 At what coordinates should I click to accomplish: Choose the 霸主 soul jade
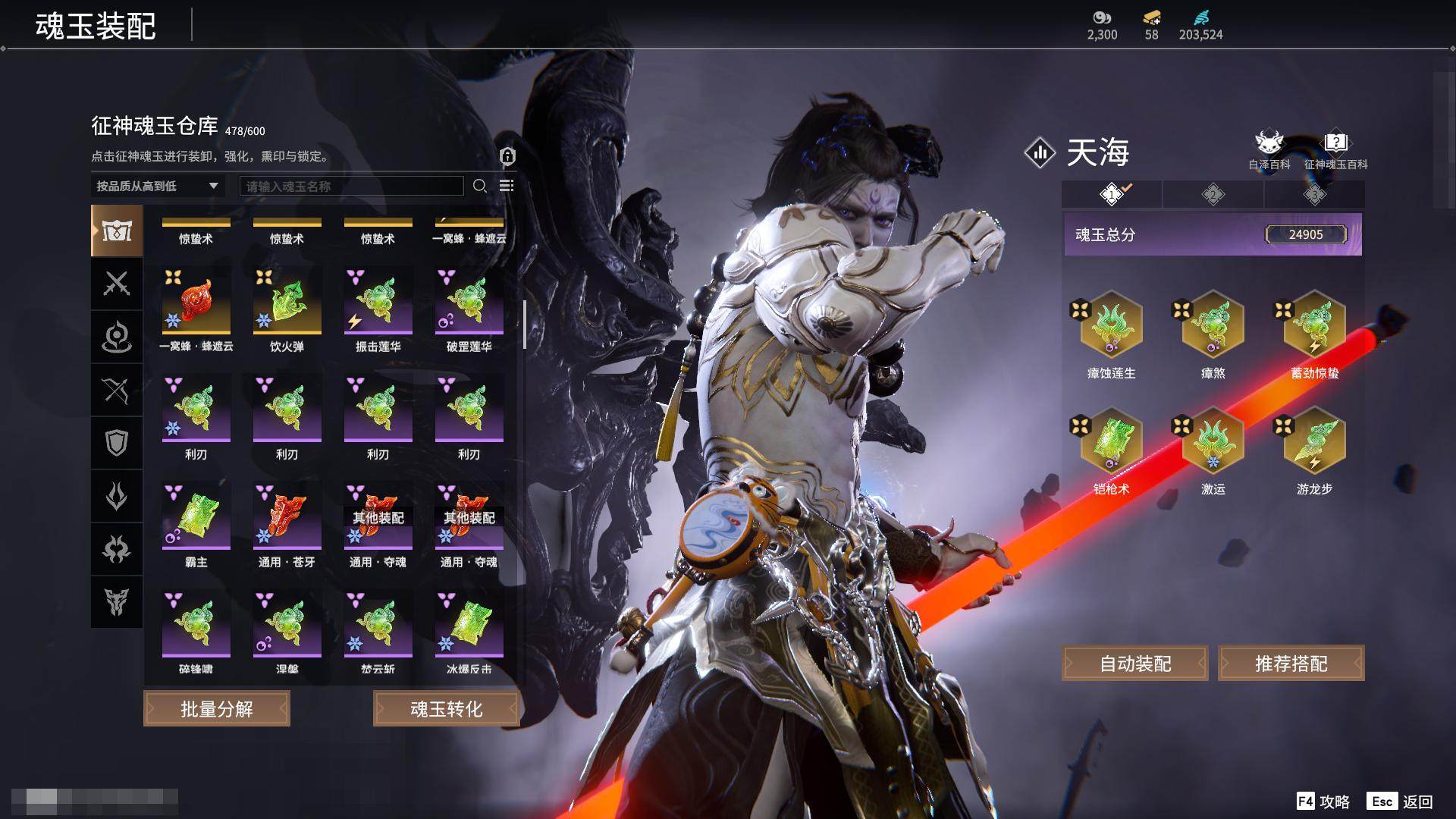(x=196, y=518)
